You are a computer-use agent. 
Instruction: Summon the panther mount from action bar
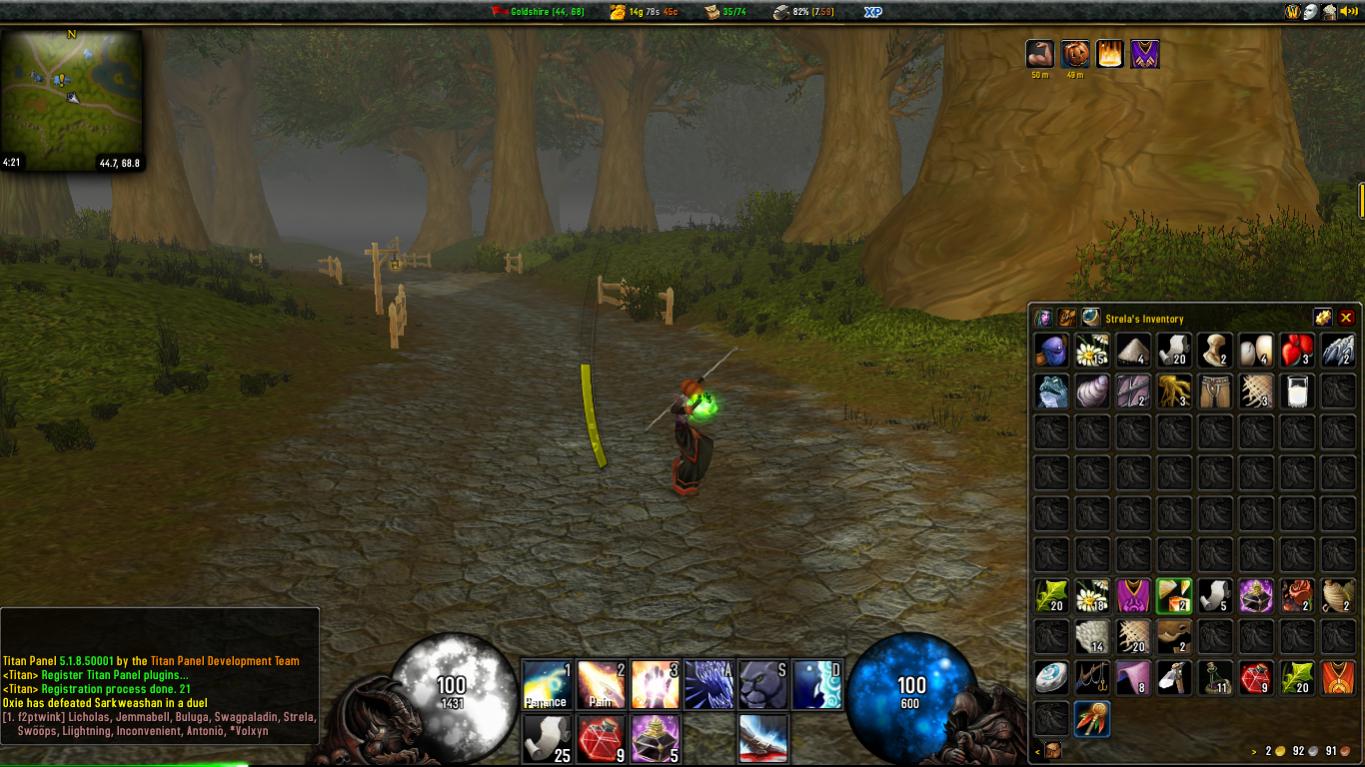click(763, 684)
